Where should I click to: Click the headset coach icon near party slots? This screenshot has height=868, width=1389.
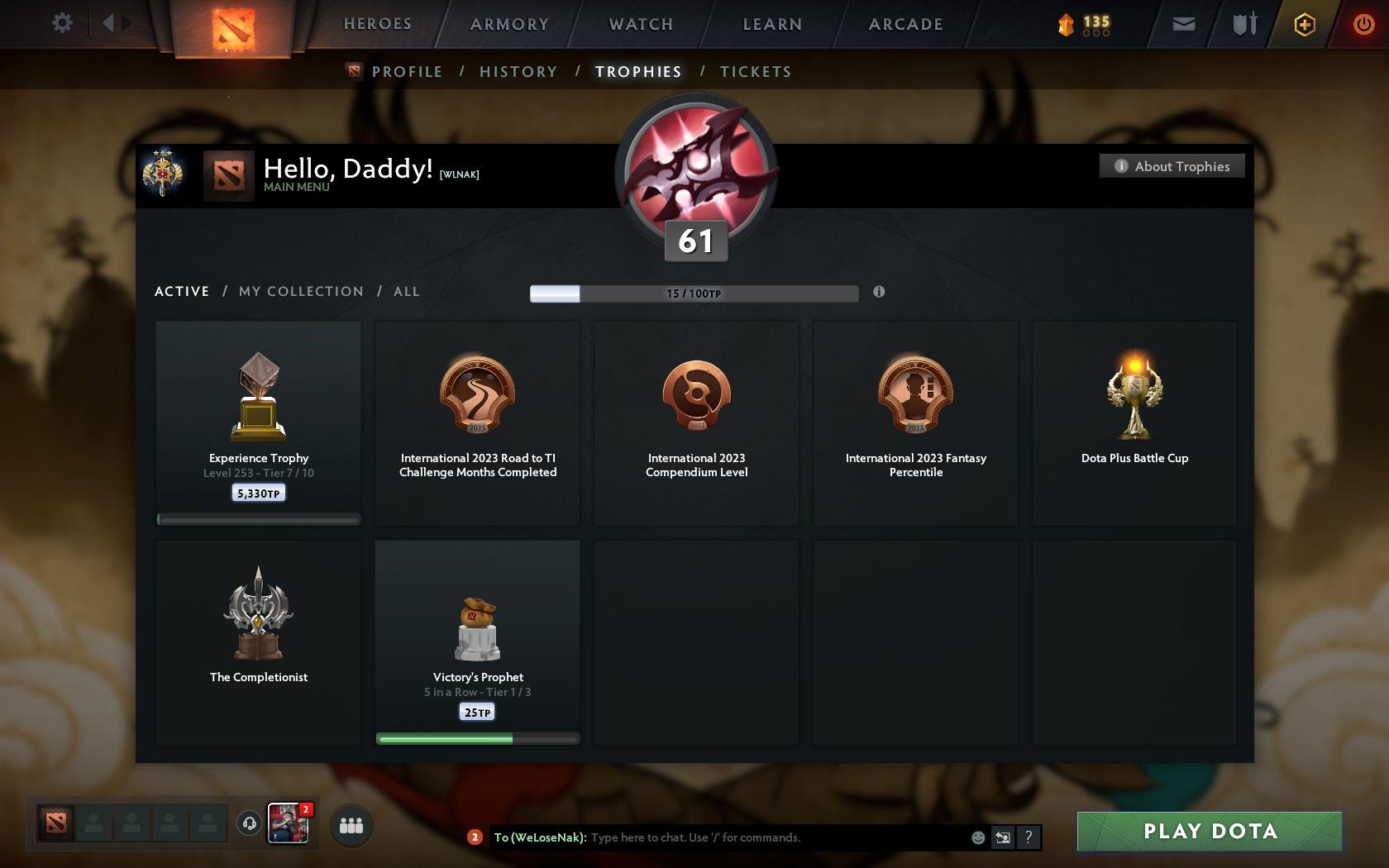point(250,823)
